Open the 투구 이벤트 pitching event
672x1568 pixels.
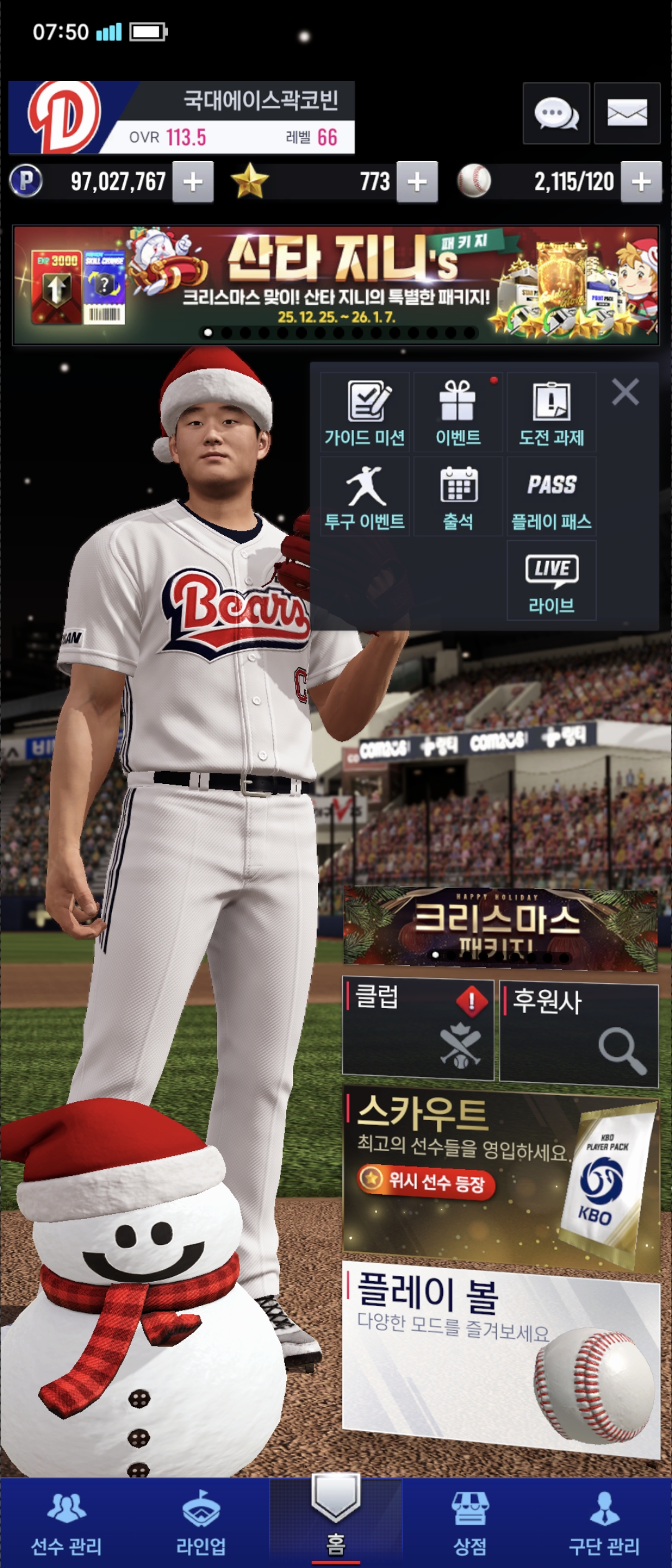click(x=365, y=497)
